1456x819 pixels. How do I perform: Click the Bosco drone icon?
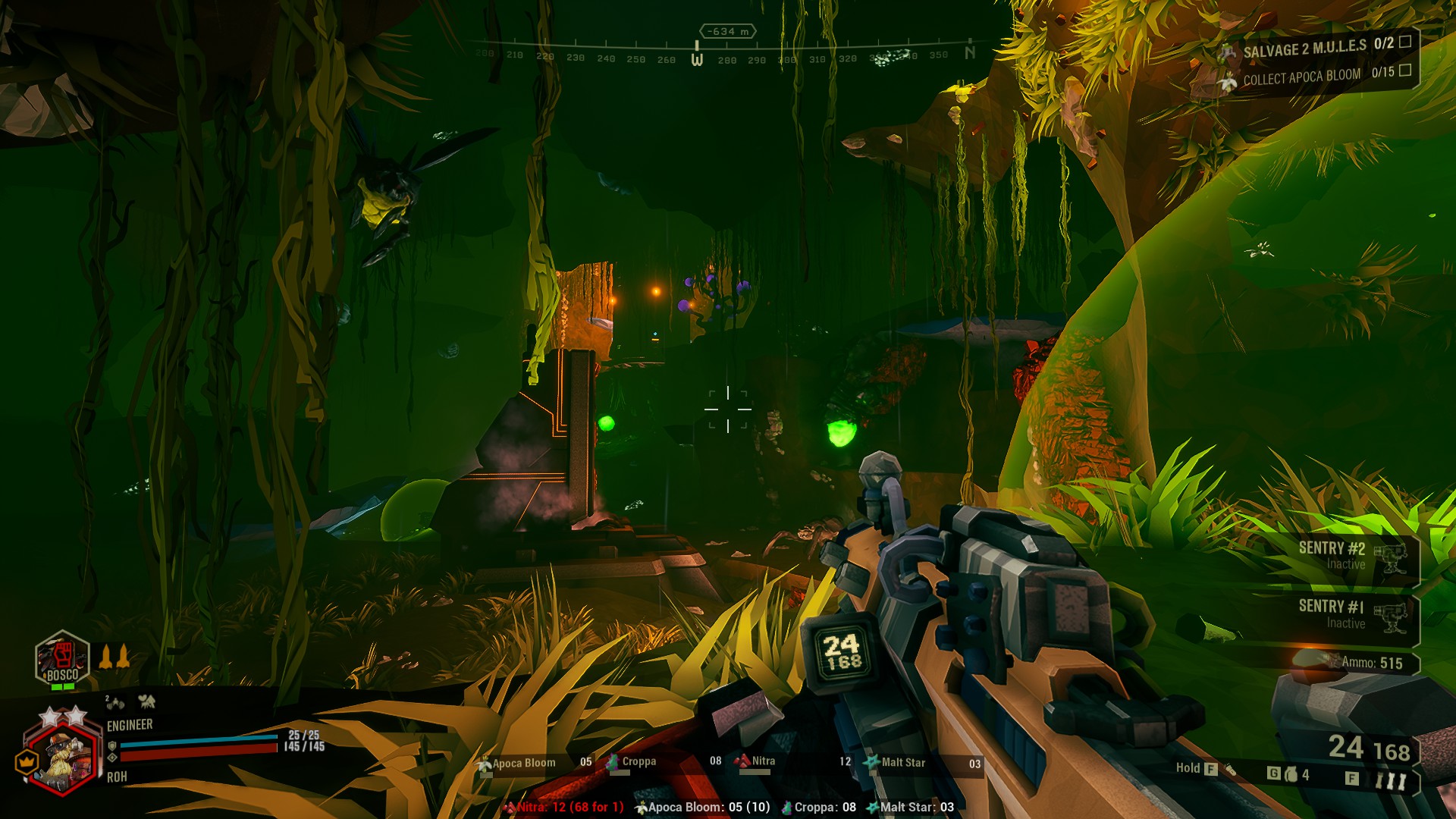coord(62,660)
